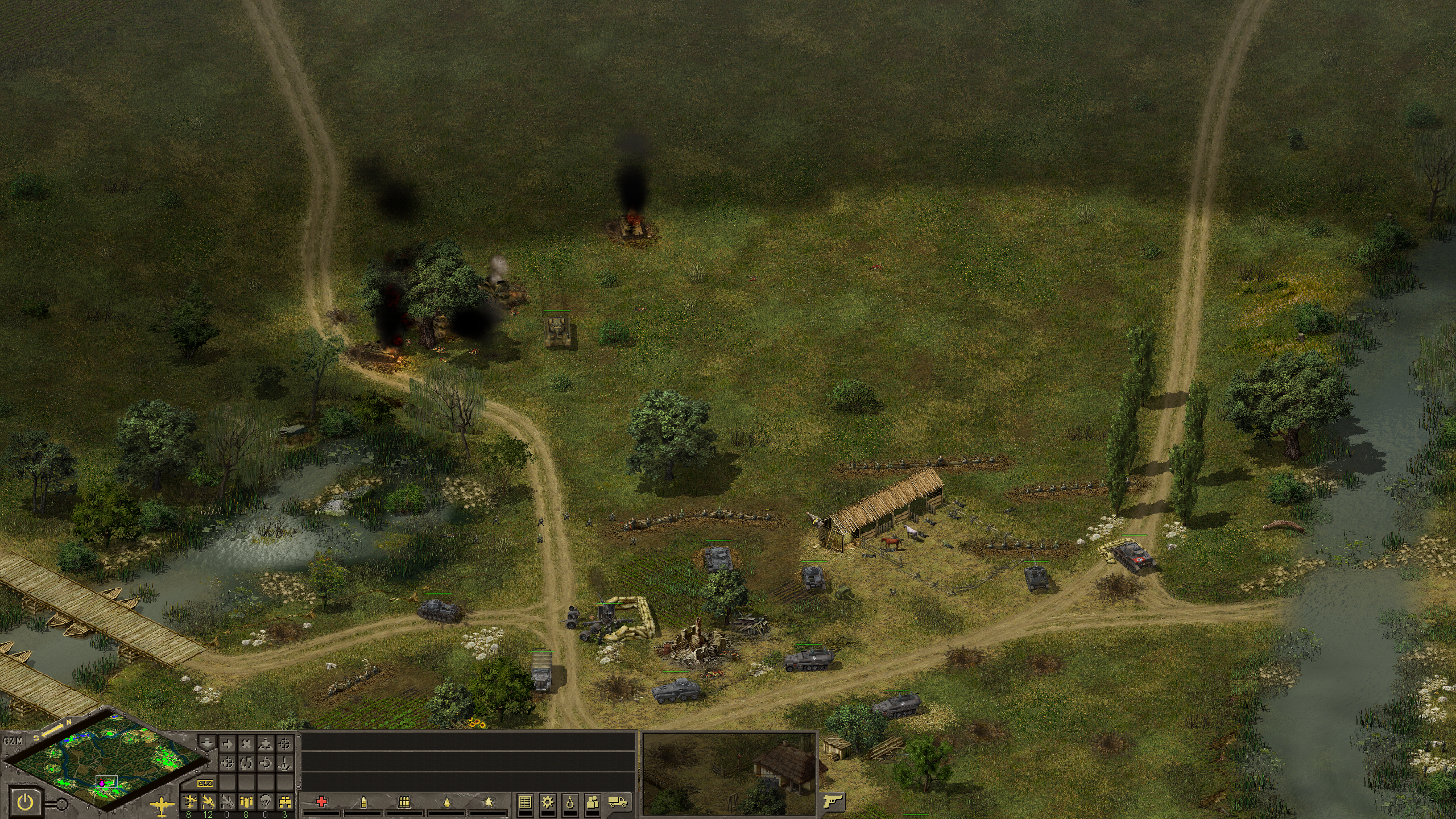Screen dimensions: 1456x819
Task: Select the yellow list panel button
Action: [526, 802]
